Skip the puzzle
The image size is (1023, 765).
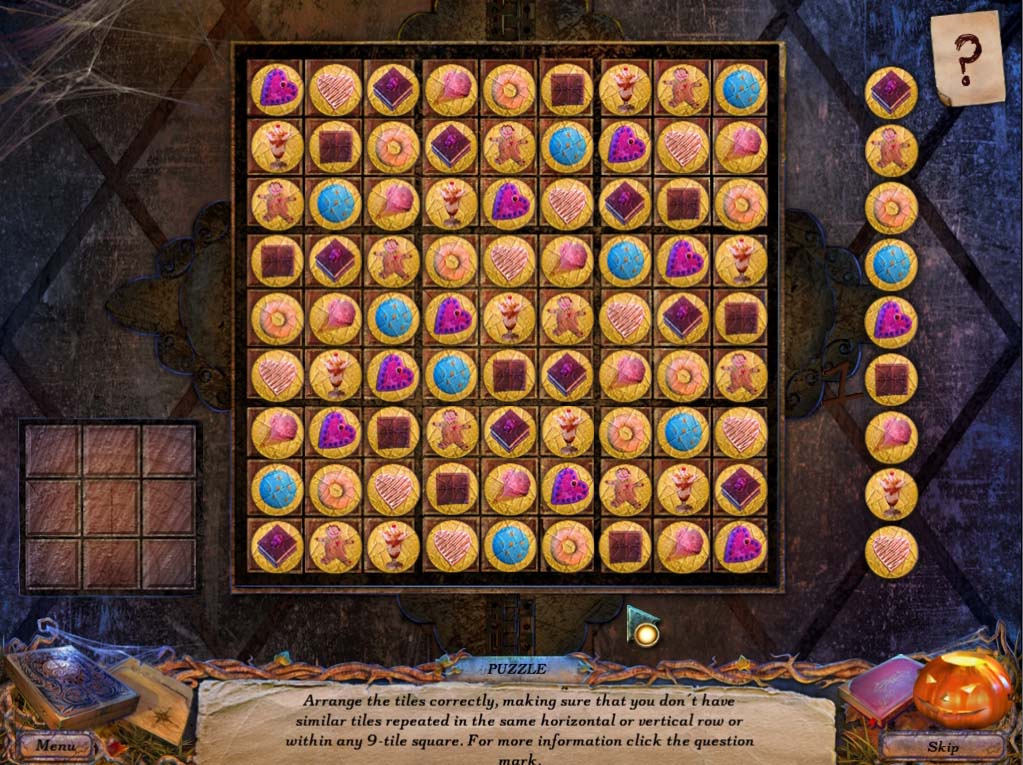click(943, 746)
